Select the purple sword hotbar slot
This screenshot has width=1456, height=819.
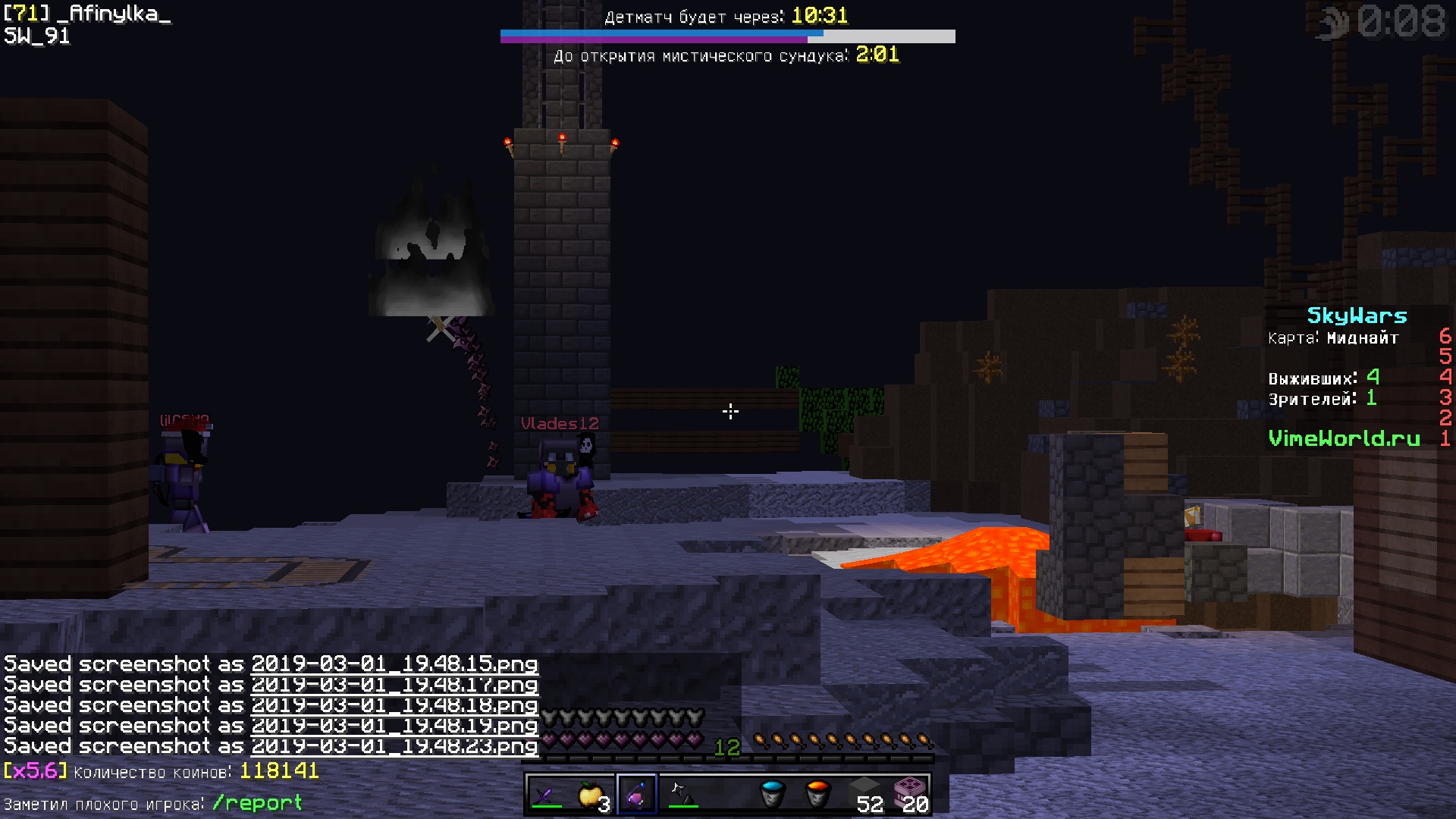pos(547,795)
